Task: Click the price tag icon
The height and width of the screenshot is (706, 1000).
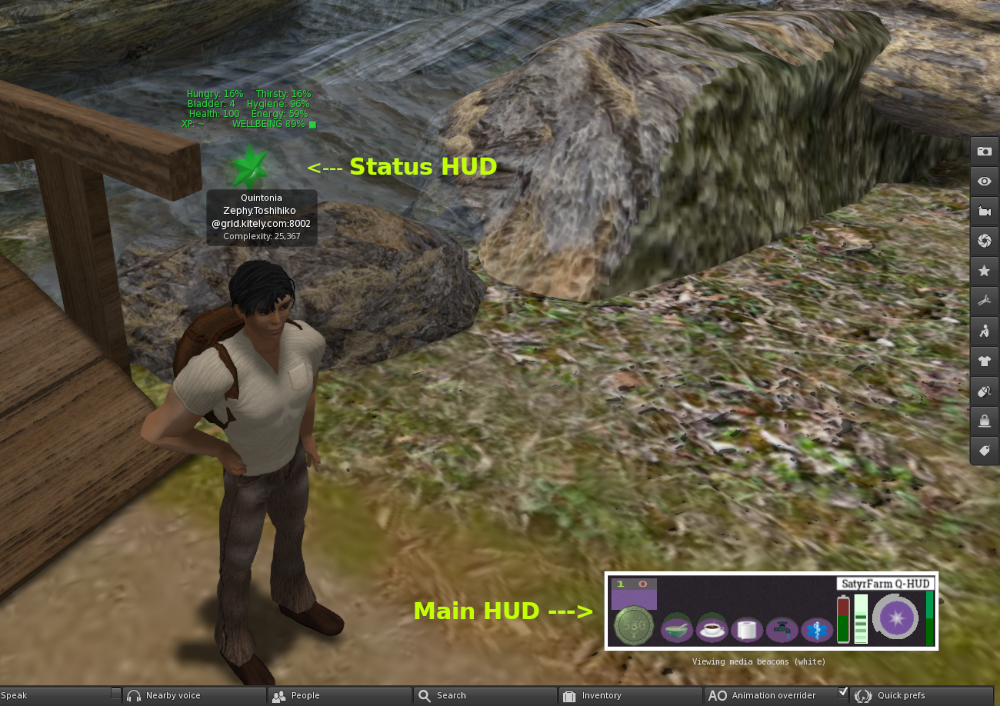Action: pyautogui.click(x=985, y=451)
